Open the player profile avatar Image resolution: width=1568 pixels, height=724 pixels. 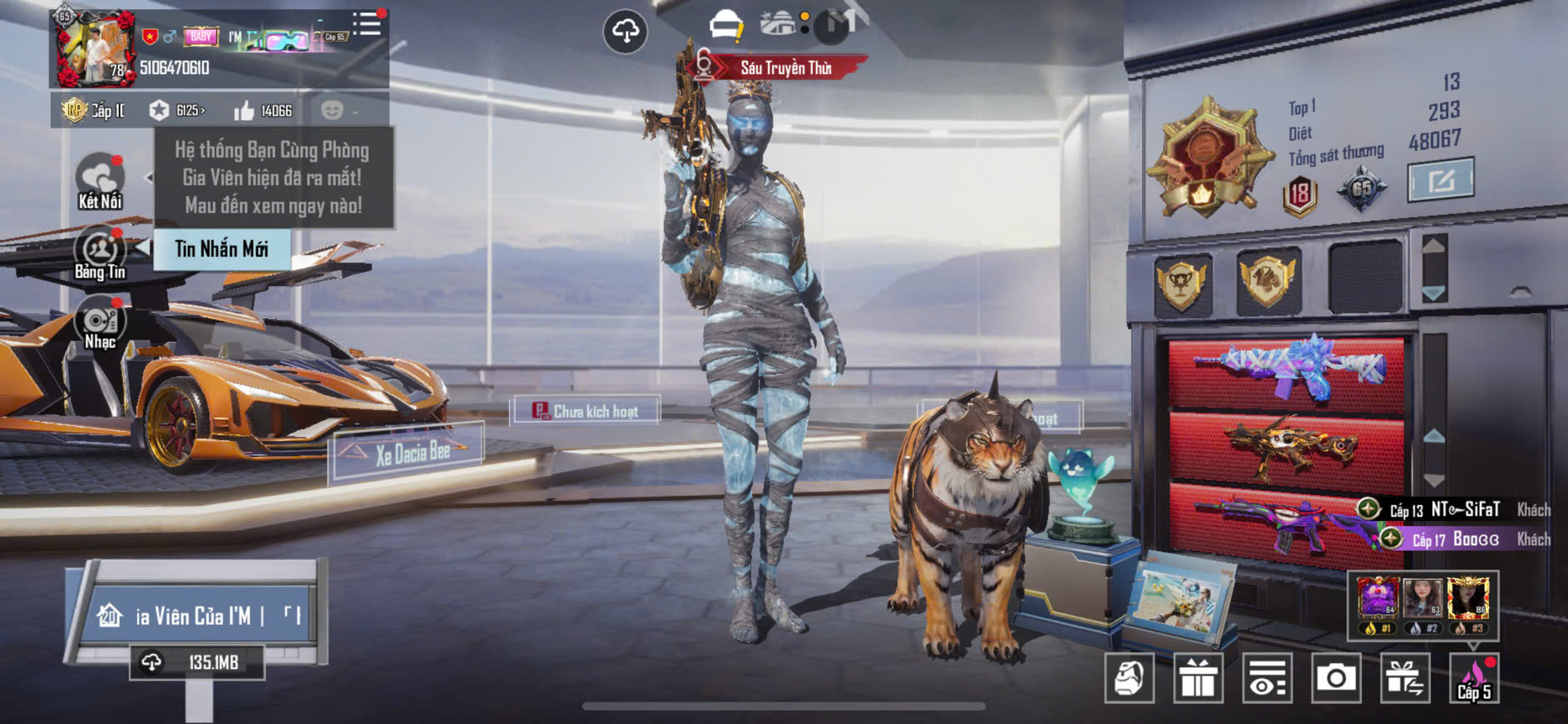click(x=95, y=47)
